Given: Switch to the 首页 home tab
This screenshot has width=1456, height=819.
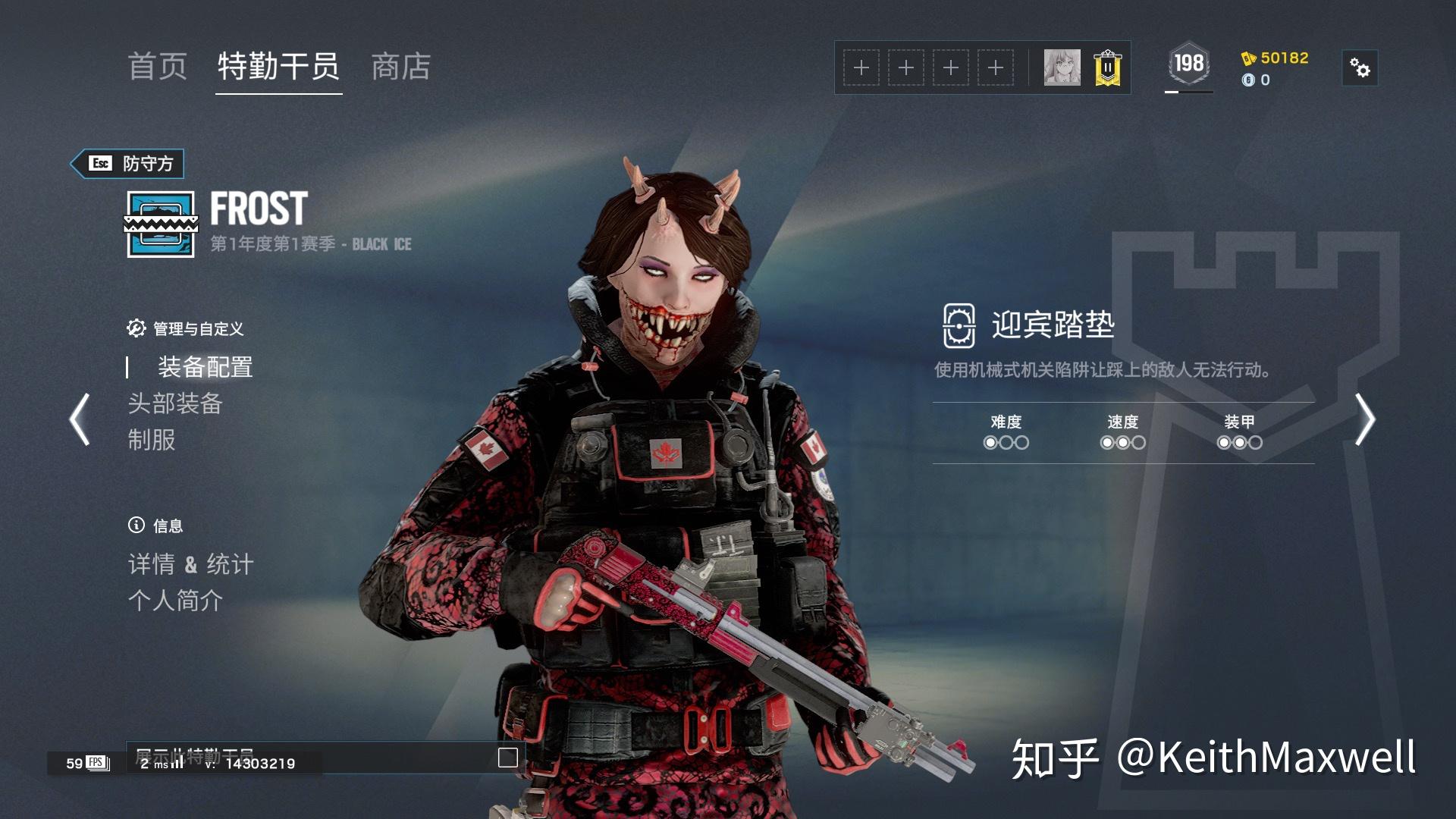Looking at the screenshot, I should tap(158, 67).
